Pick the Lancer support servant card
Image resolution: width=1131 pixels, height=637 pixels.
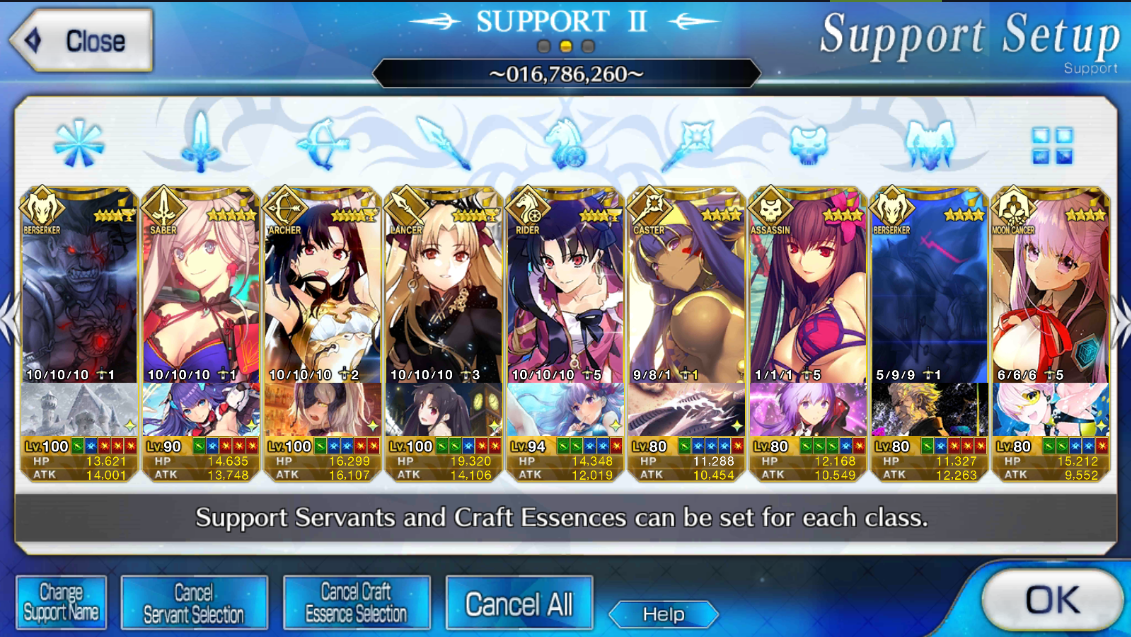click(x=443, y=290)
